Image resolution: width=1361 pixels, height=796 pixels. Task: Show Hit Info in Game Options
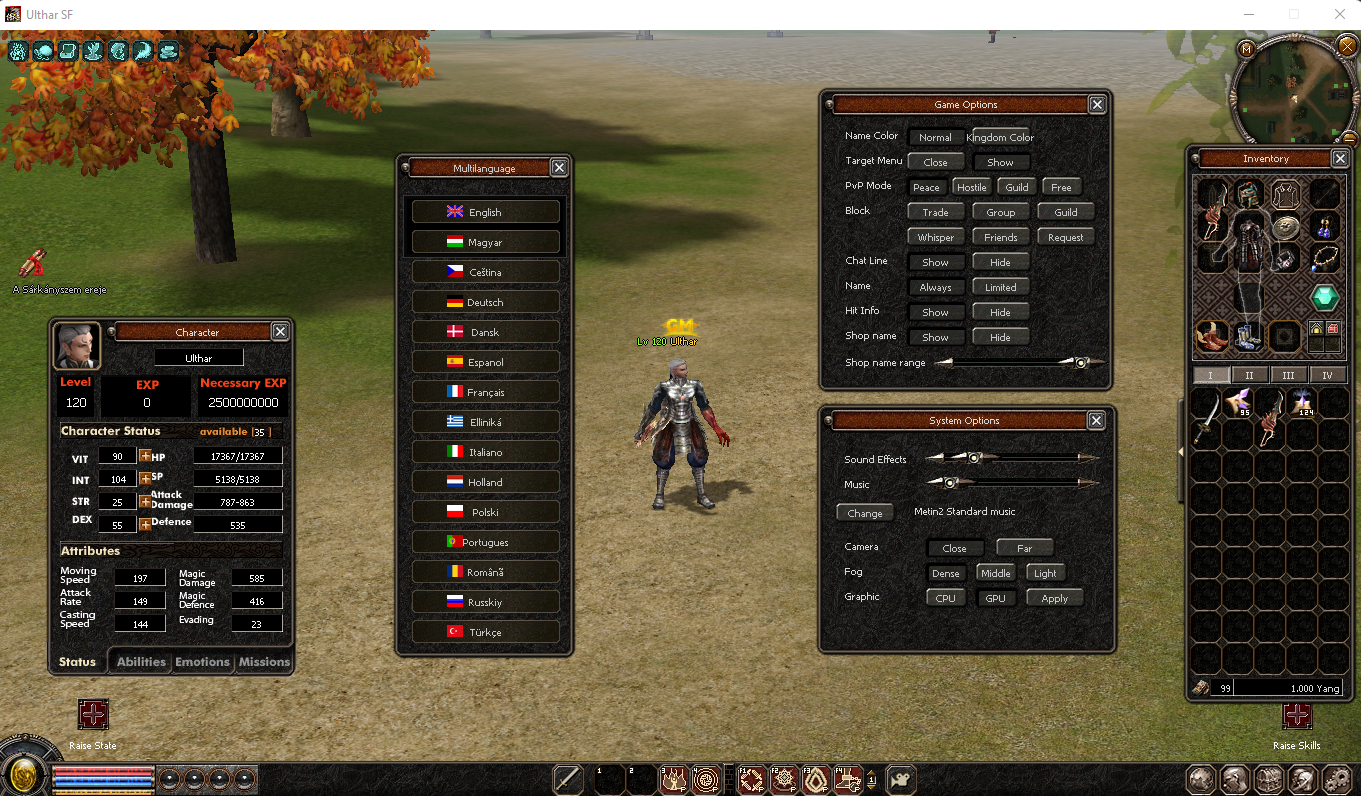point(936,311)
